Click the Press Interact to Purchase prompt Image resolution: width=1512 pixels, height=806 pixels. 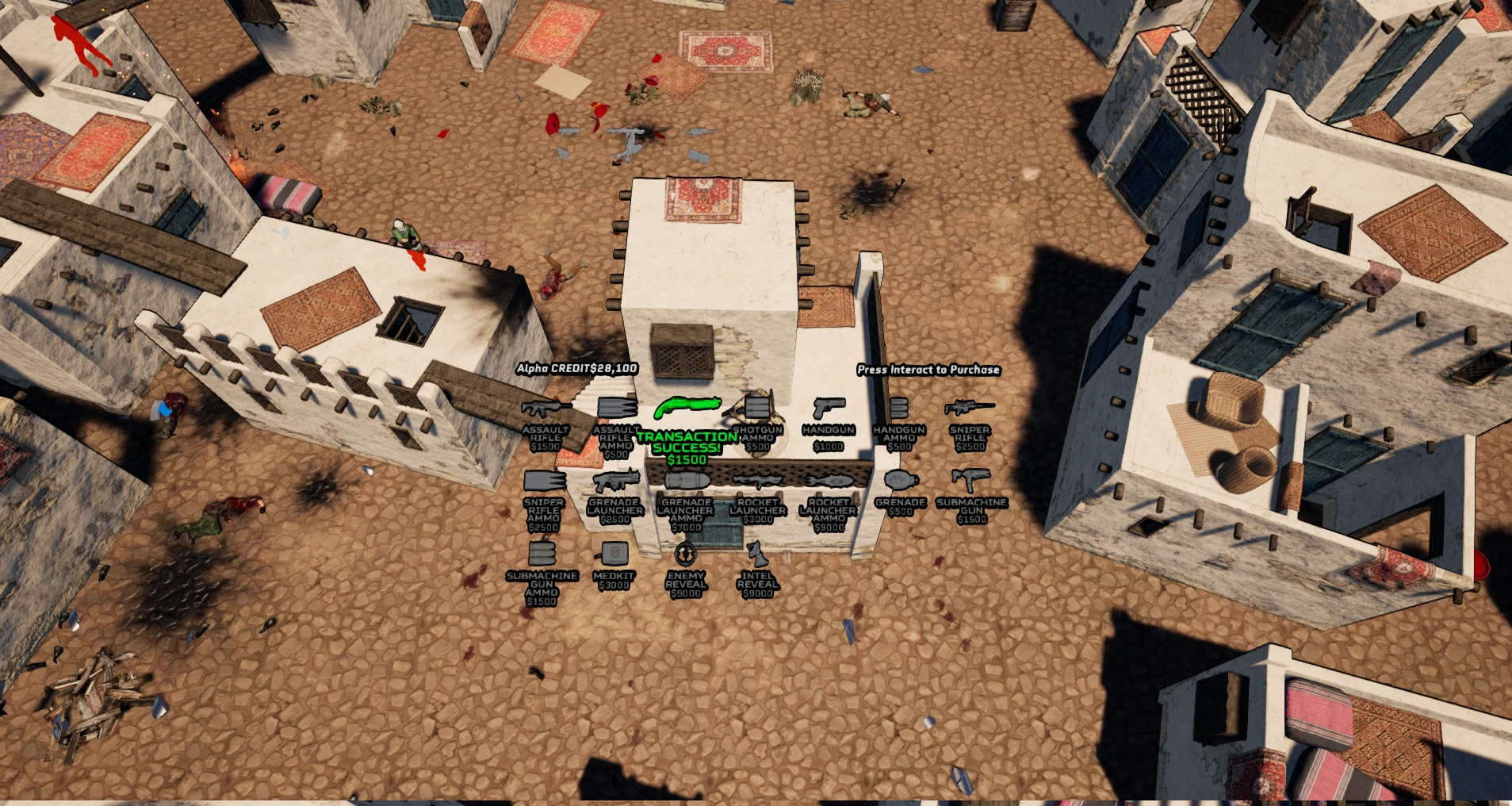(928, 370)
